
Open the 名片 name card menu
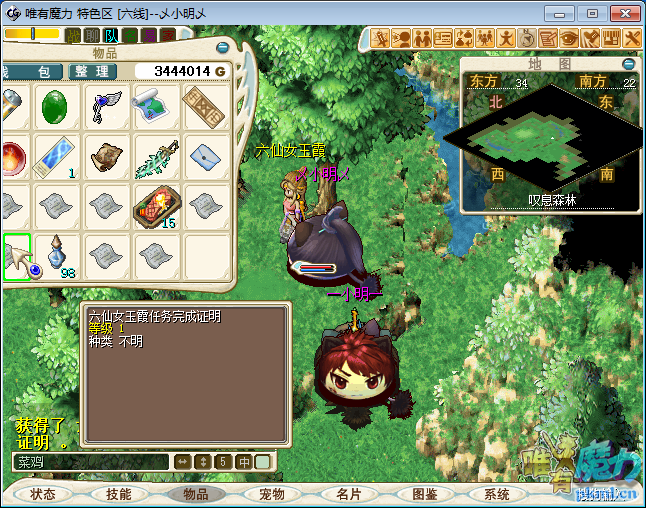click(348, 494)
